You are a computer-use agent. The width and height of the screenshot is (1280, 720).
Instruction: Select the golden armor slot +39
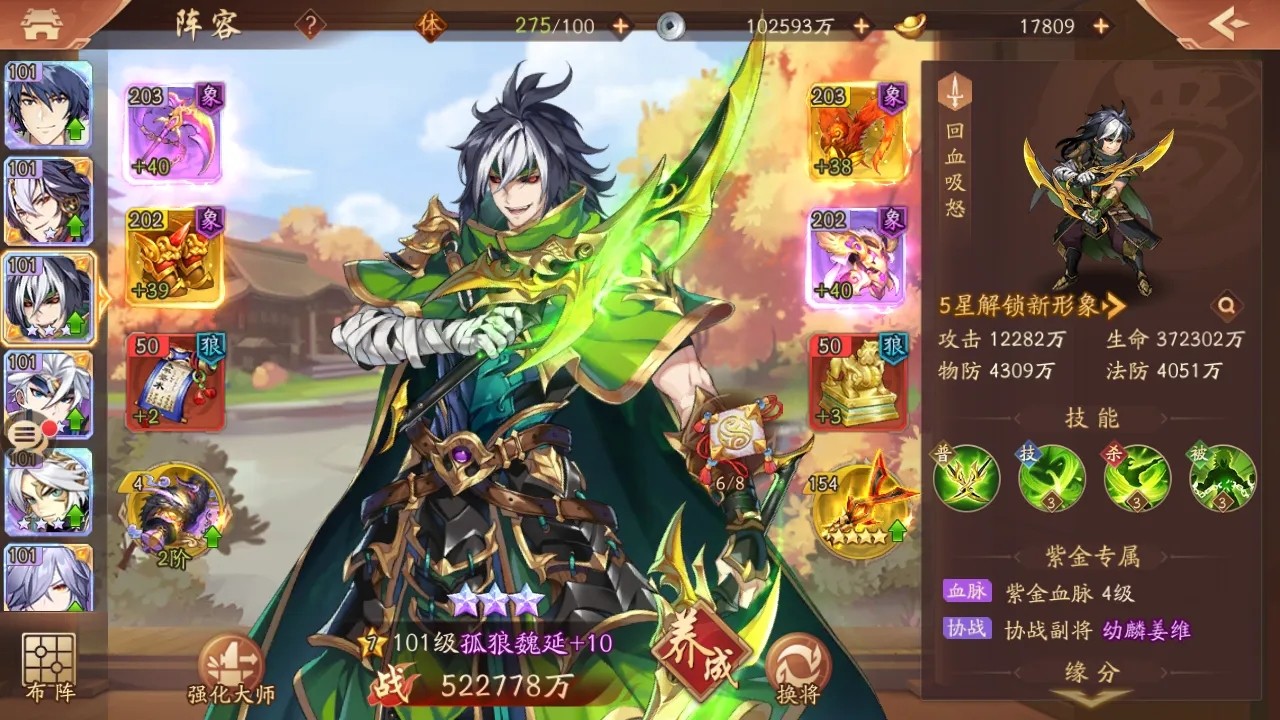(x=175, y=257)
